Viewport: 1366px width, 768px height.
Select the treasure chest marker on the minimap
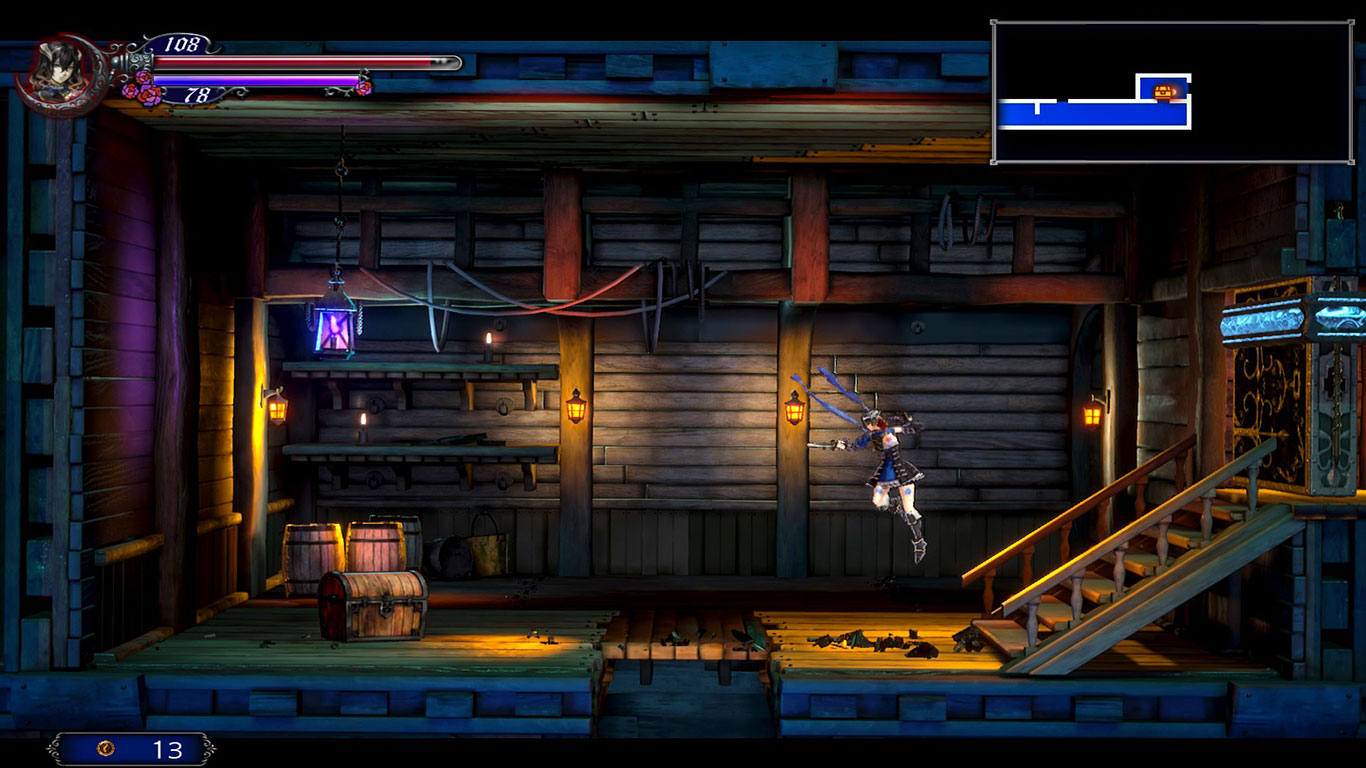coord(1164,92)
